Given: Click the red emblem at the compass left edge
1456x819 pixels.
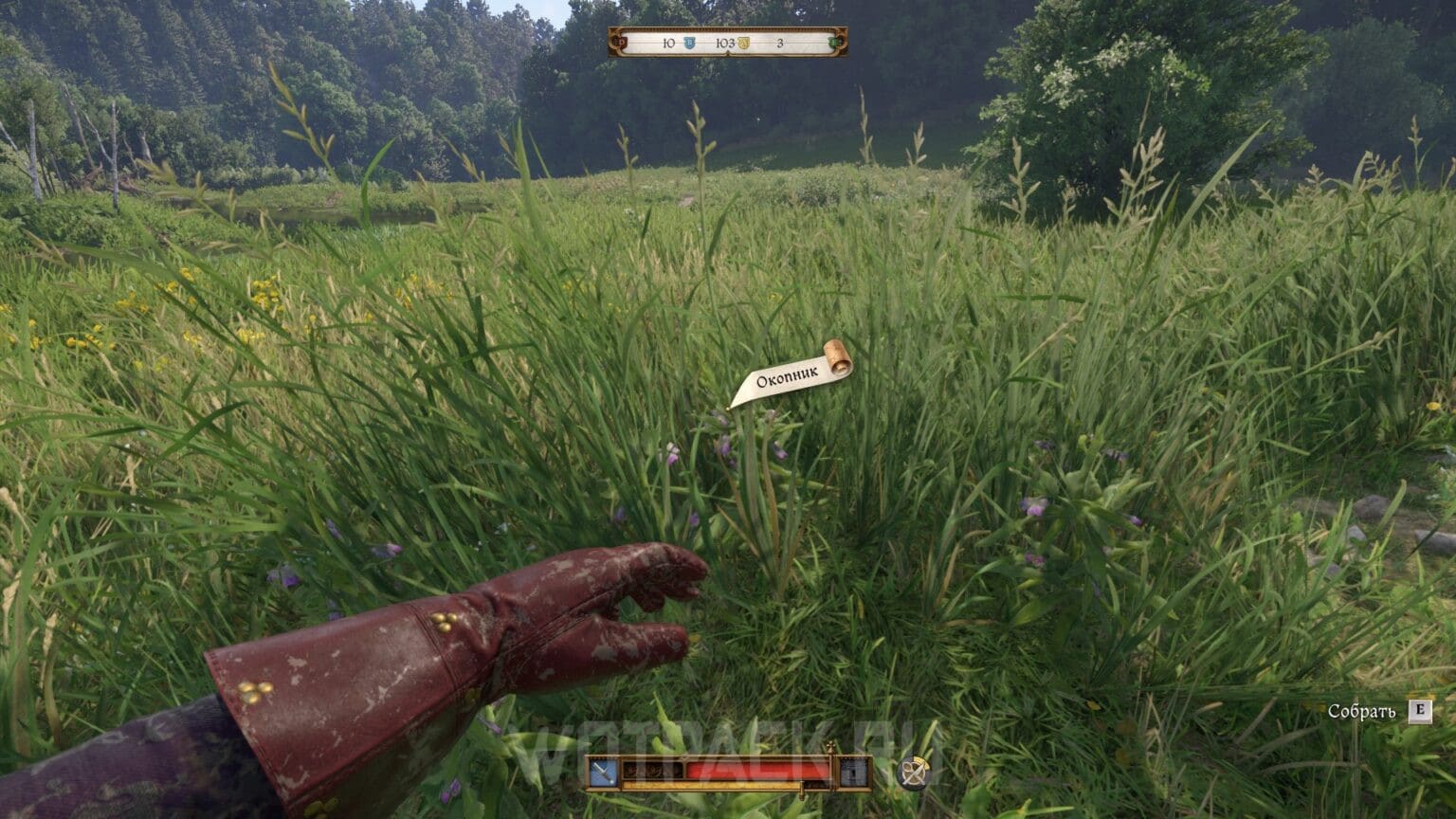Looking at the screenshot, I should (x=620, y=42).
